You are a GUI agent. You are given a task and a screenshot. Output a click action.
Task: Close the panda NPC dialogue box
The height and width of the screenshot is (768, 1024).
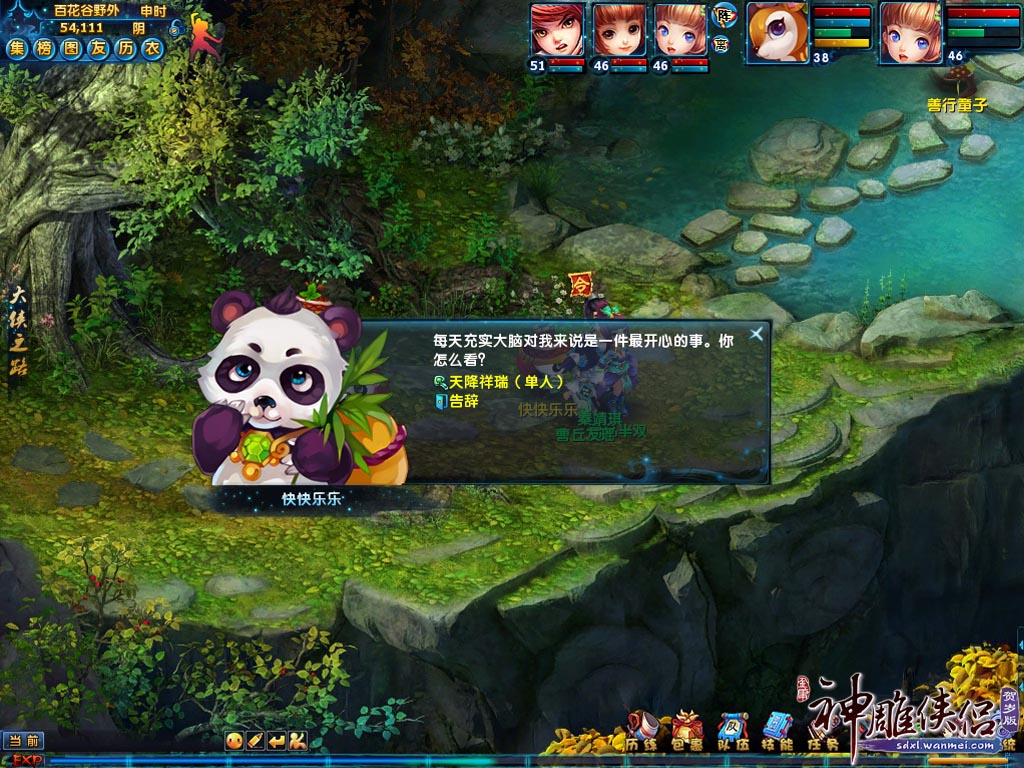[757, 334]
